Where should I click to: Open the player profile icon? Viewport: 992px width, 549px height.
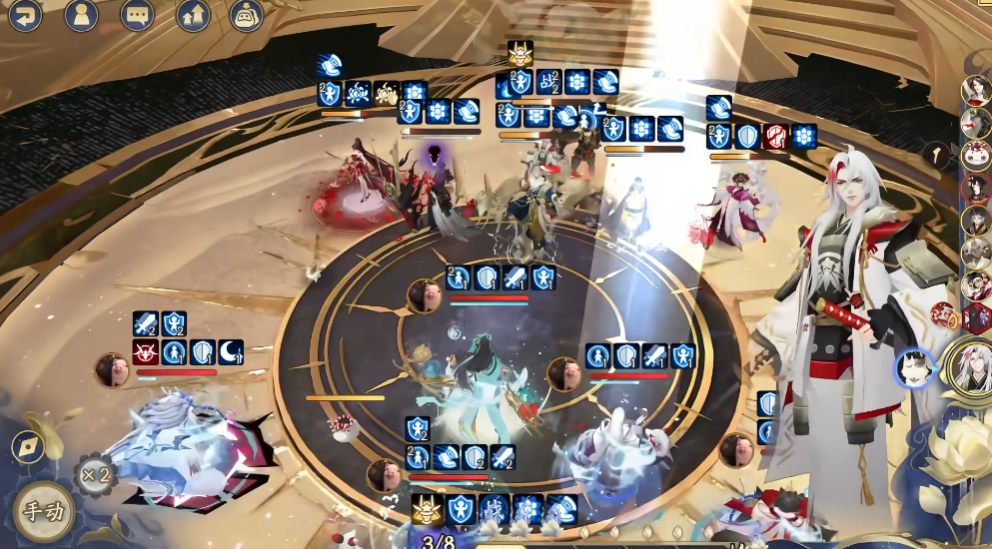pos(81,15)
